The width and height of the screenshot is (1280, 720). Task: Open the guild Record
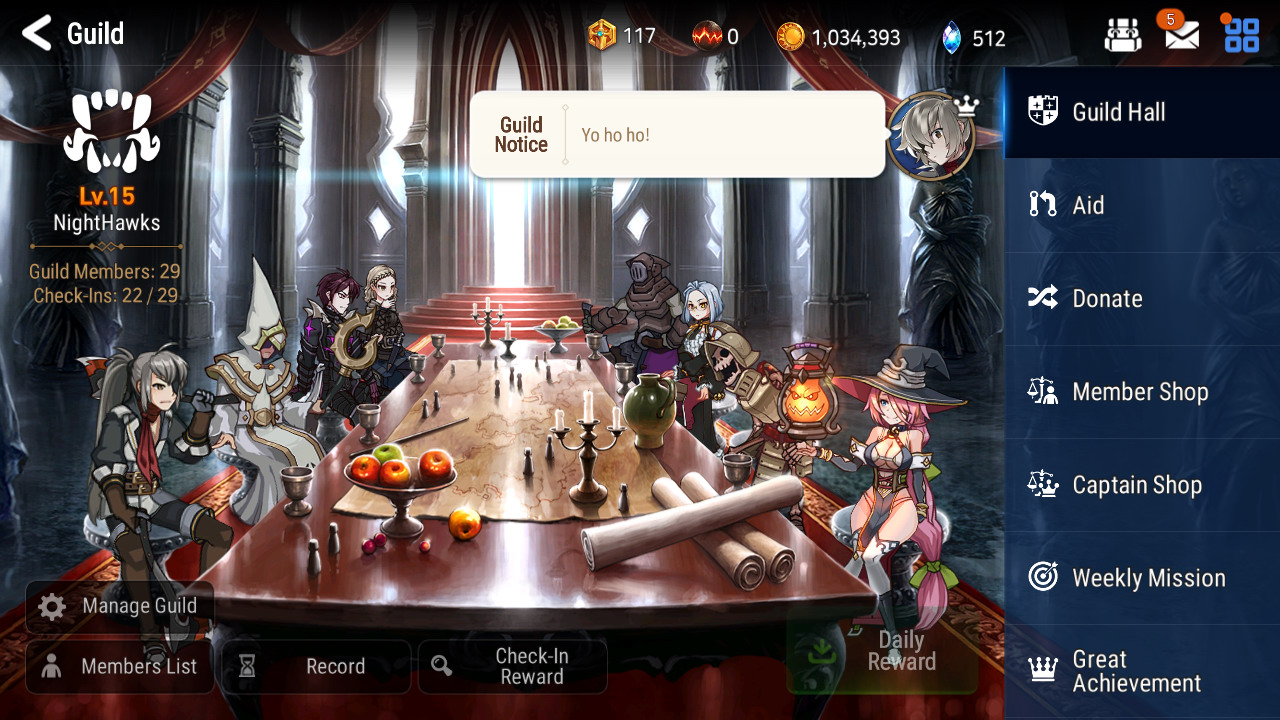[316, 667]
